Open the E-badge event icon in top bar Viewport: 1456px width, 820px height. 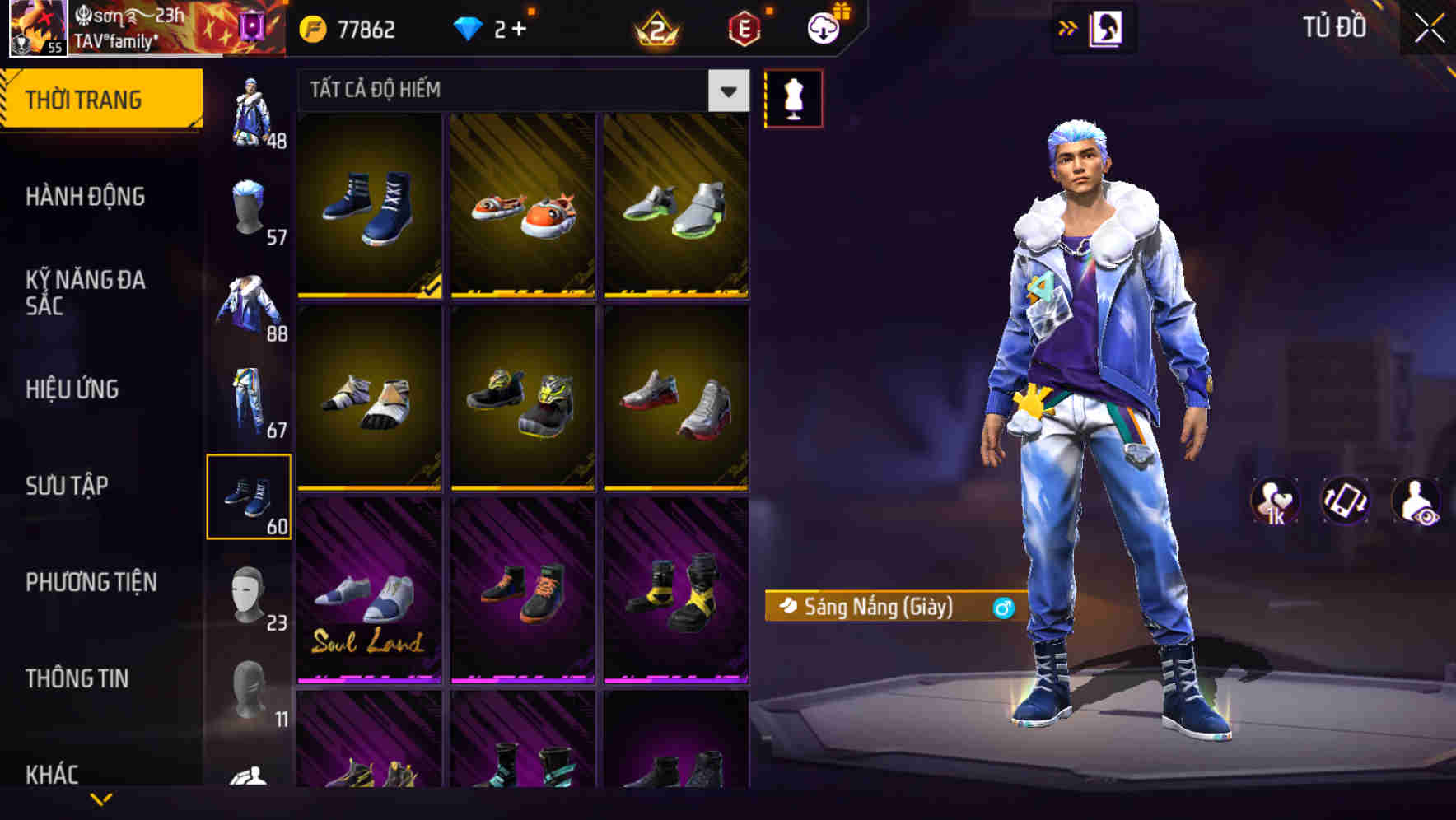744,29
